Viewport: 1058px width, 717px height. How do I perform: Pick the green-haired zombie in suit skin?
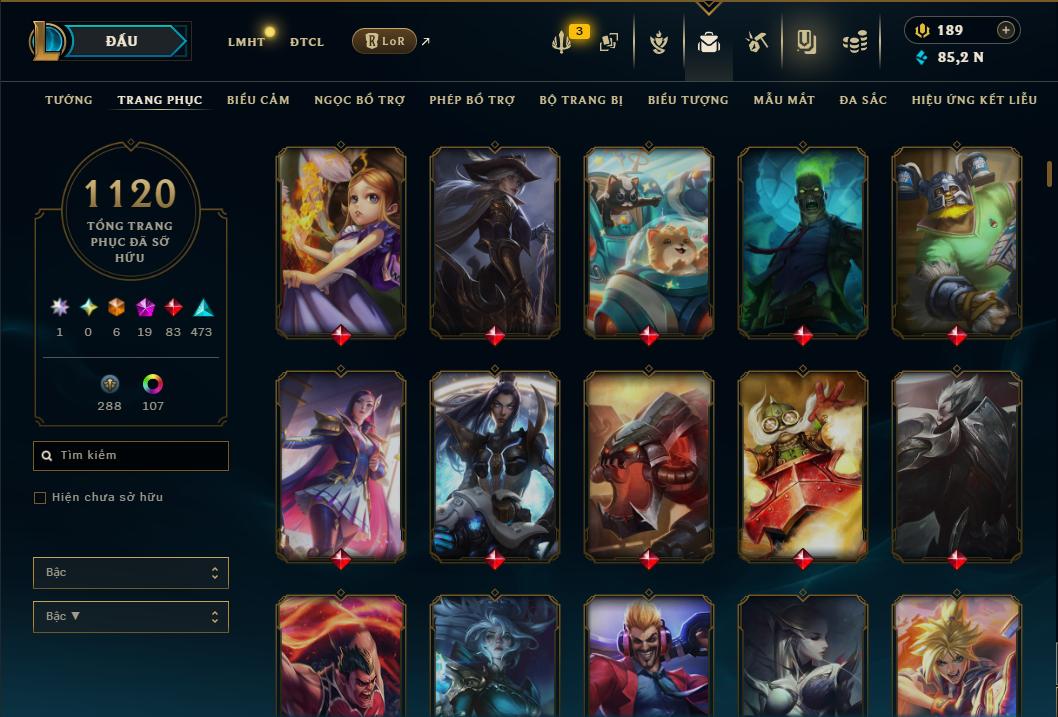803,240
